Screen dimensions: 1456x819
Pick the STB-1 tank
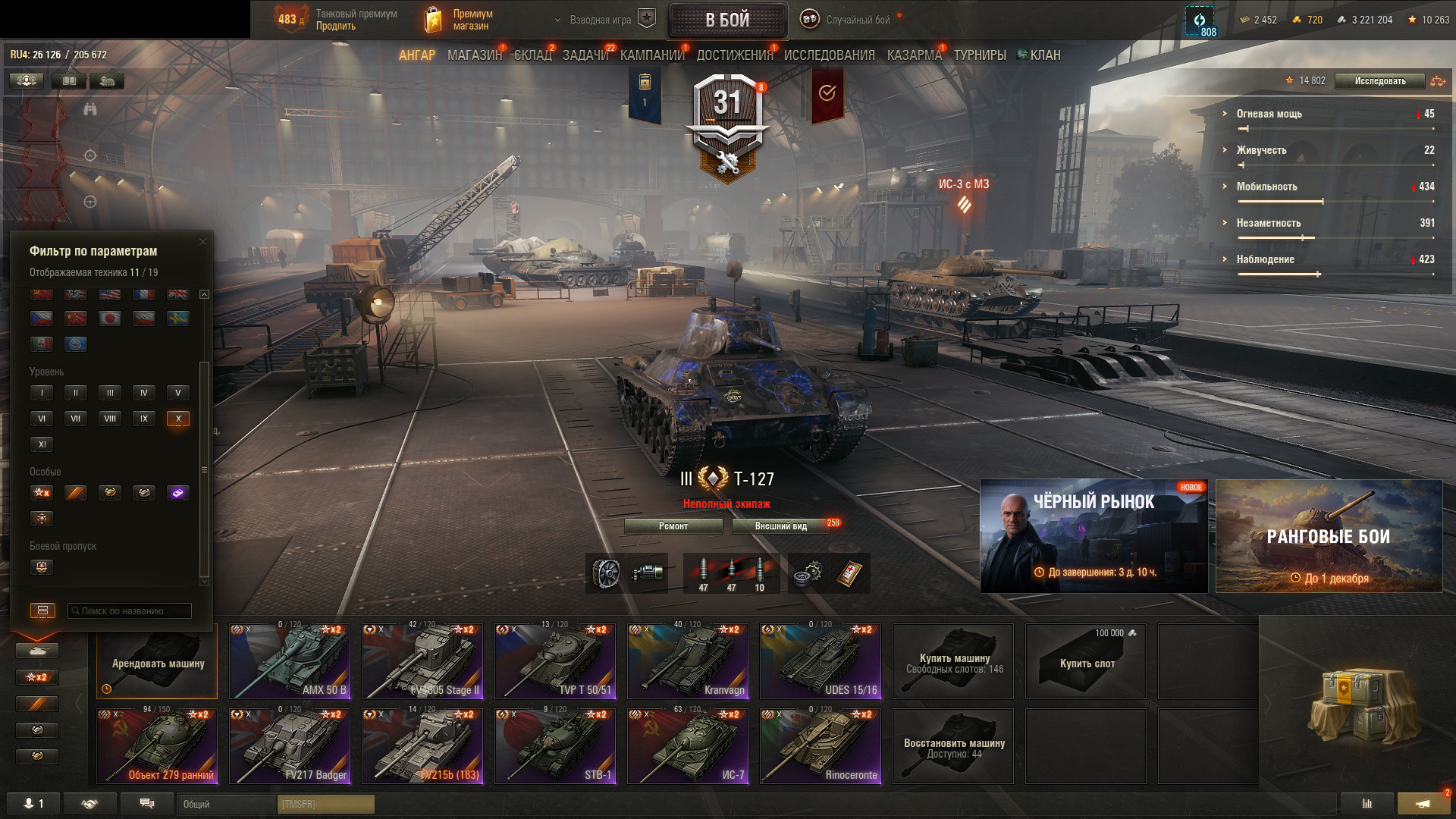coord(555,745)
